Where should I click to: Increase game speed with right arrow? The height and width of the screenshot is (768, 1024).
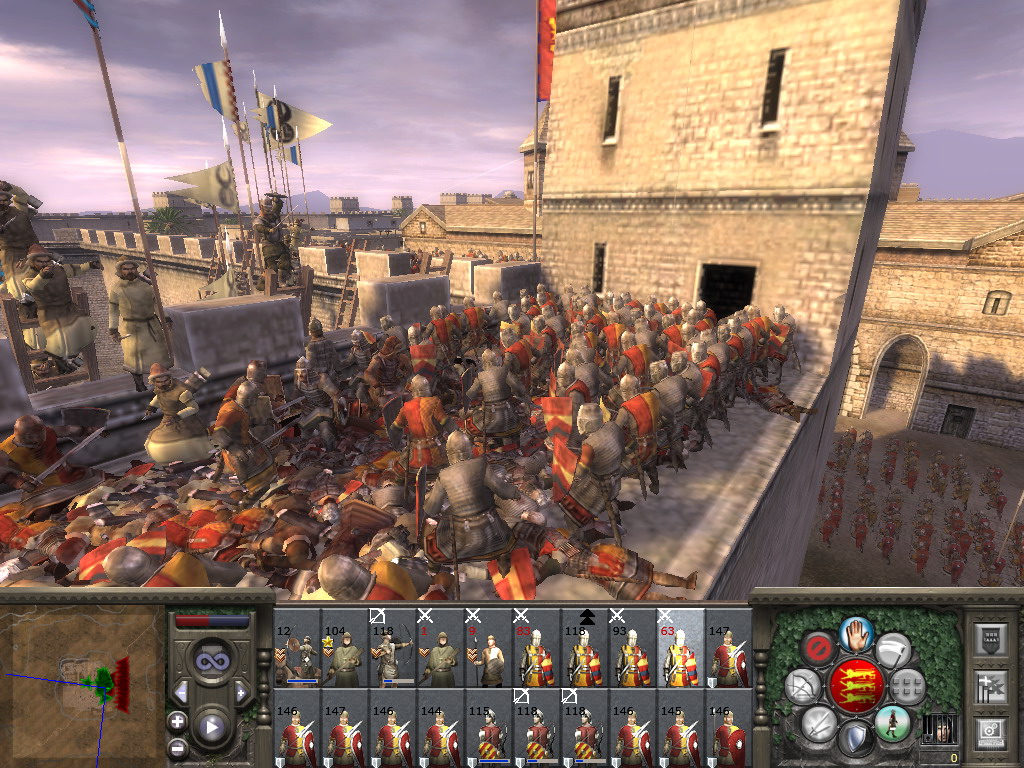[x=241, y=692]
